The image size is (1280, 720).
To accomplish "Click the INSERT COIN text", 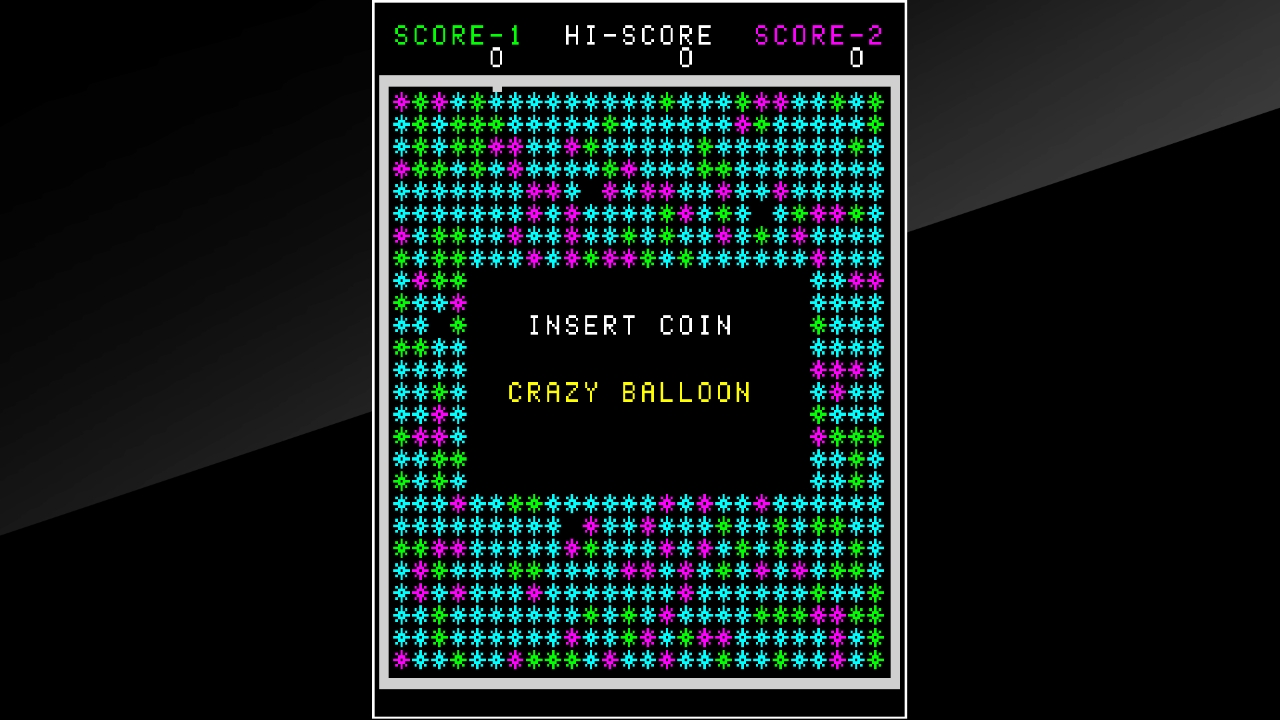I will [631, 325].
